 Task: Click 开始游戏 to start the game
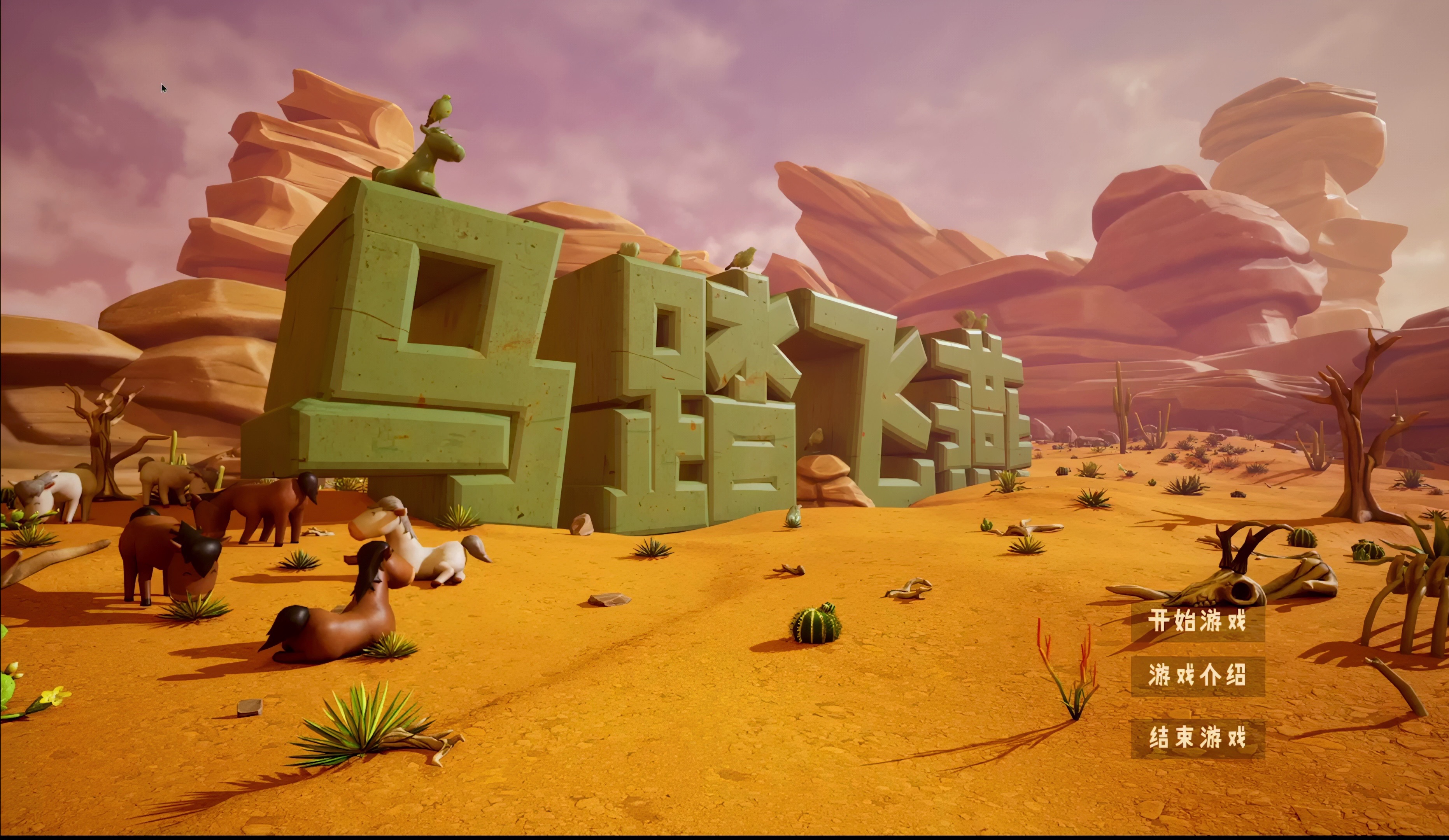tap(1198, 621)
